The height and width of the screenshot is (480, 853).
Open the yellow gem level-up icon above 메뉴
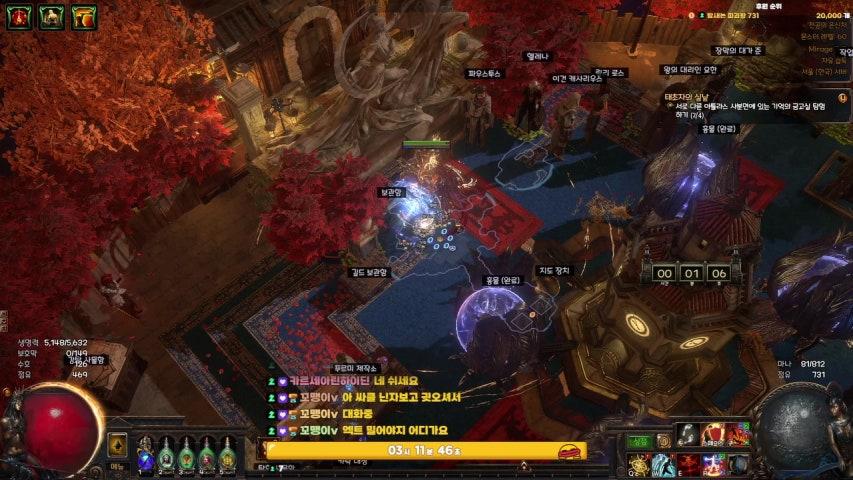pyautogui.click(x=117, y=445)
